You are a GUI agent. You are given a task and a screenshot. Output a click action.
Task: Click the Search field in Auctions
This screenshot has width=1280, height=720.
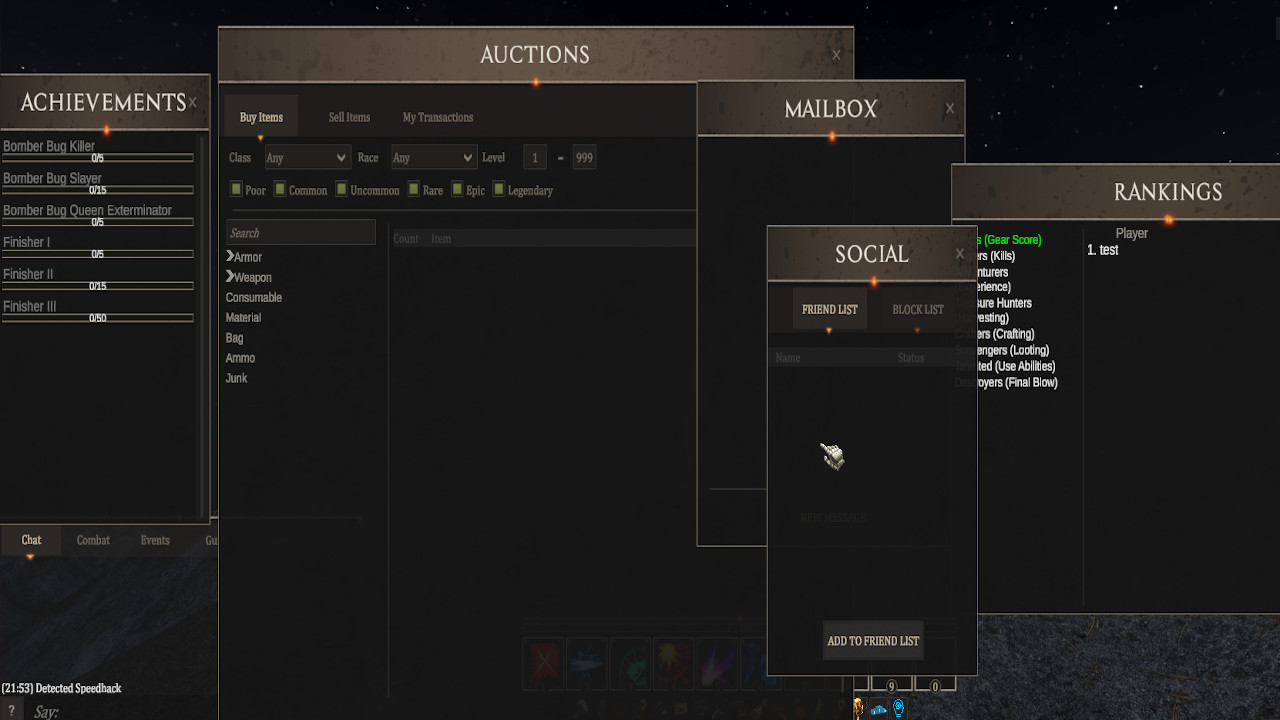300,232
